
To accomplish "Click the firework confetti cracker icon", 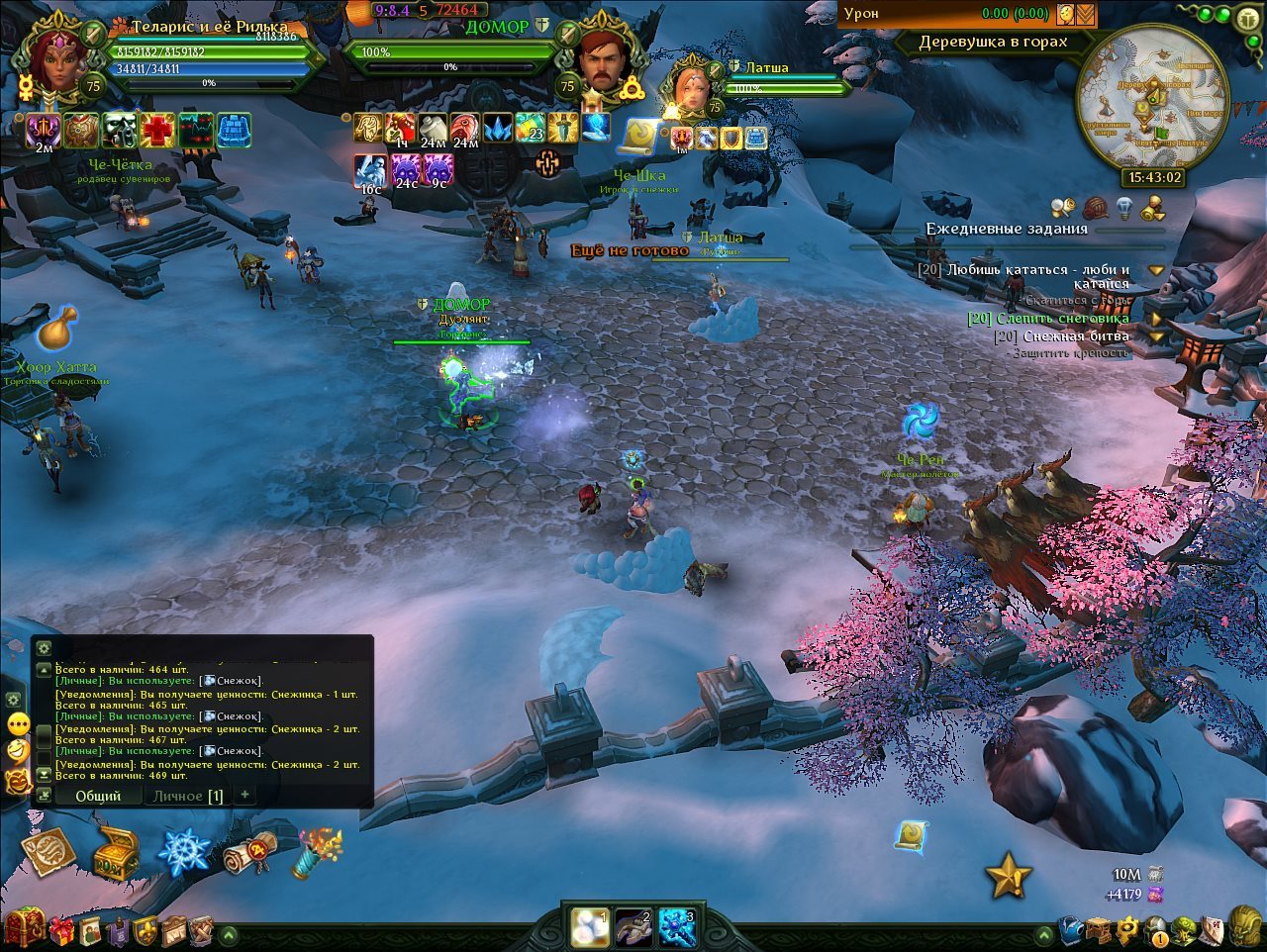I will 318,851.
